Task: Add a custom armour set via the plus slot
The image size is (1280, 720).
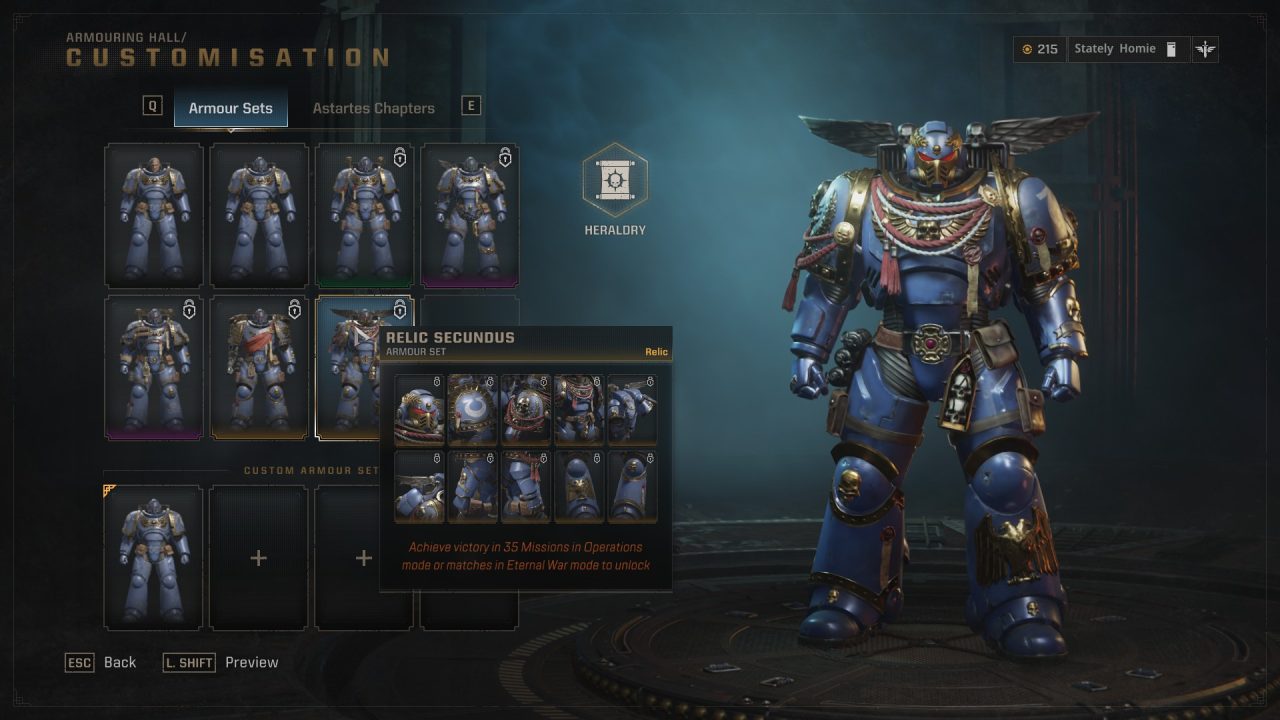Action: 258,558
